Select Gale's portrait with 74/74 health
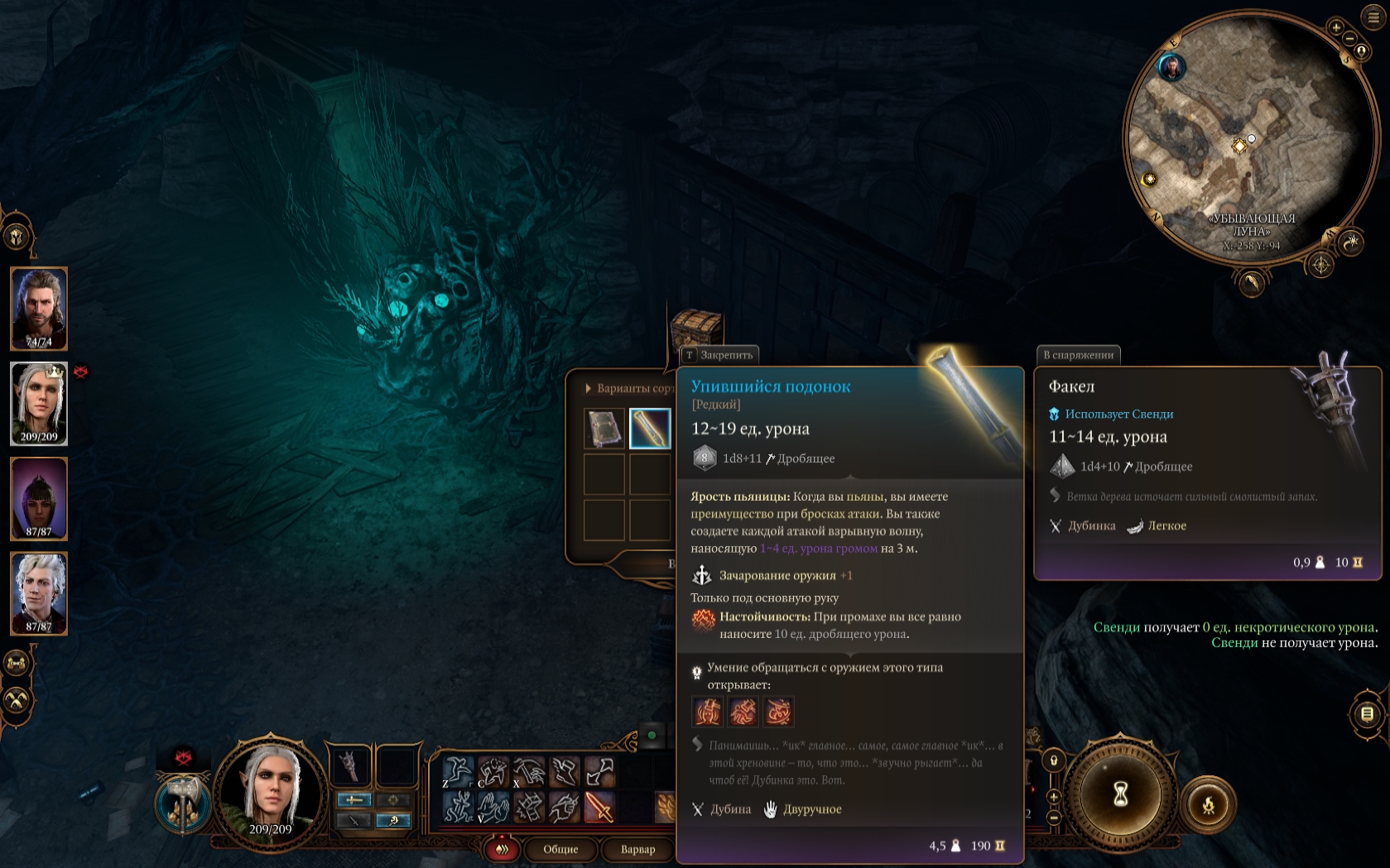 [x=39, y=308]
